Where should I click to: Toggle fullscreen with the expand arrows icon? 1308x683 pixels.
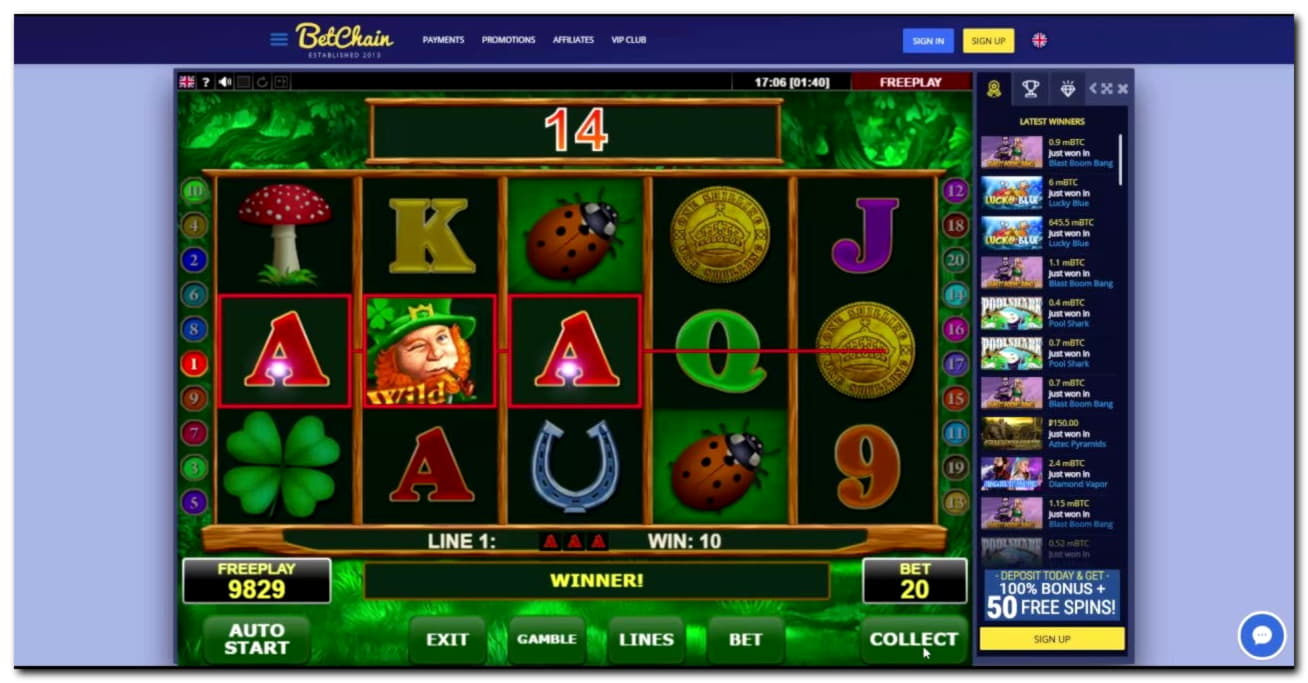(x=1107, y=89)
